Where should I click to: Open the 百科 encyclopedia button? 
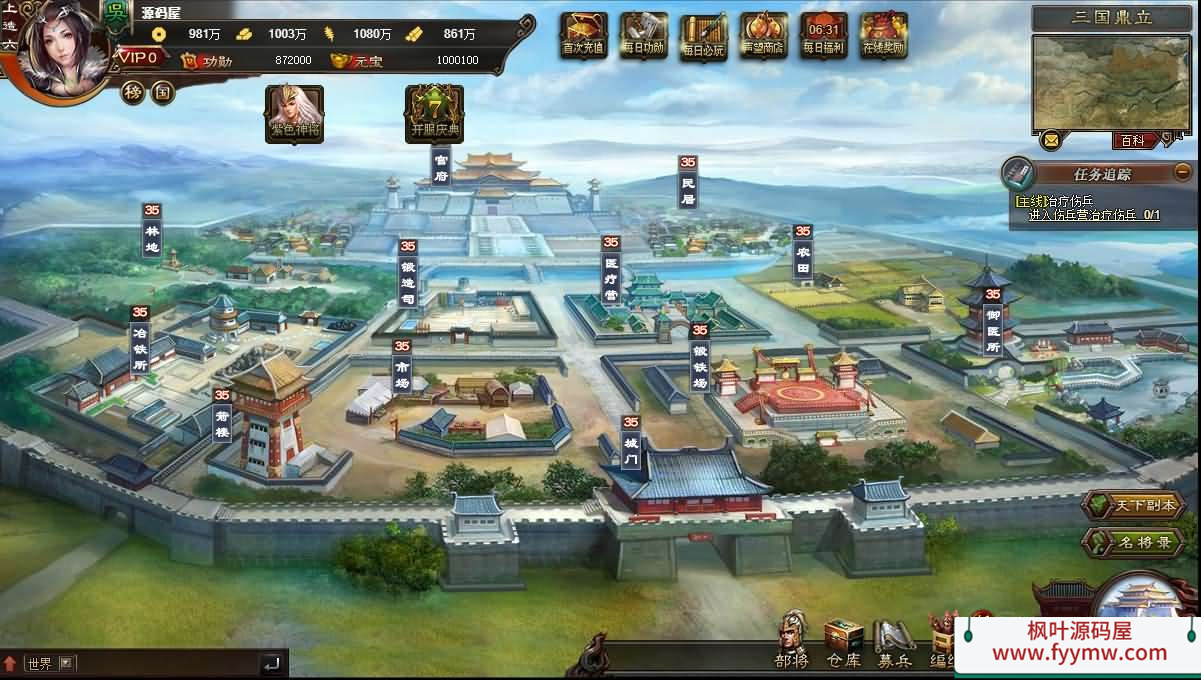point(1133,141)
